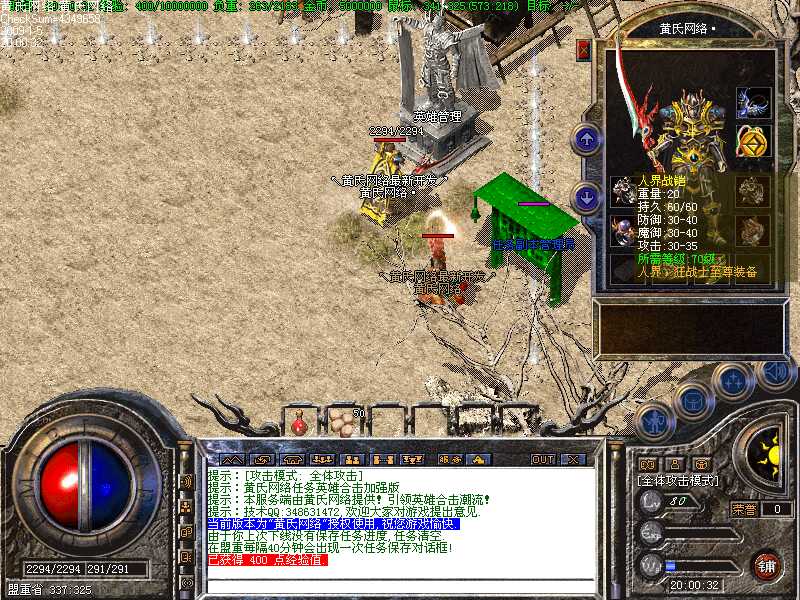The image size is (800, 600).
Task: Close the character equipment panel
Action: [584, 49]
